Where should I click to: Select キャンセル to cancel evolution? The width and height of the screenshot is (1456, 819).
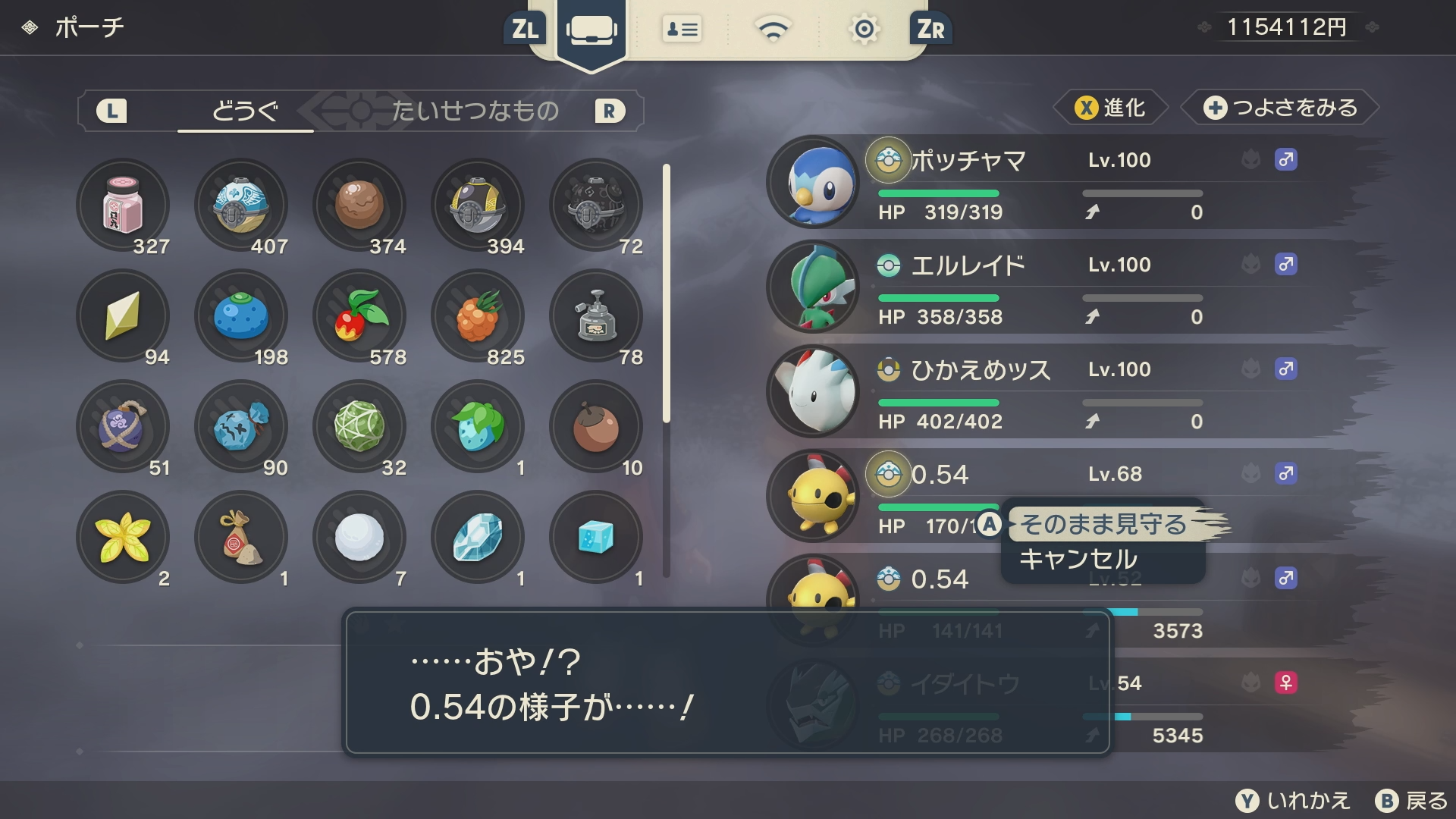point(1078,560)
